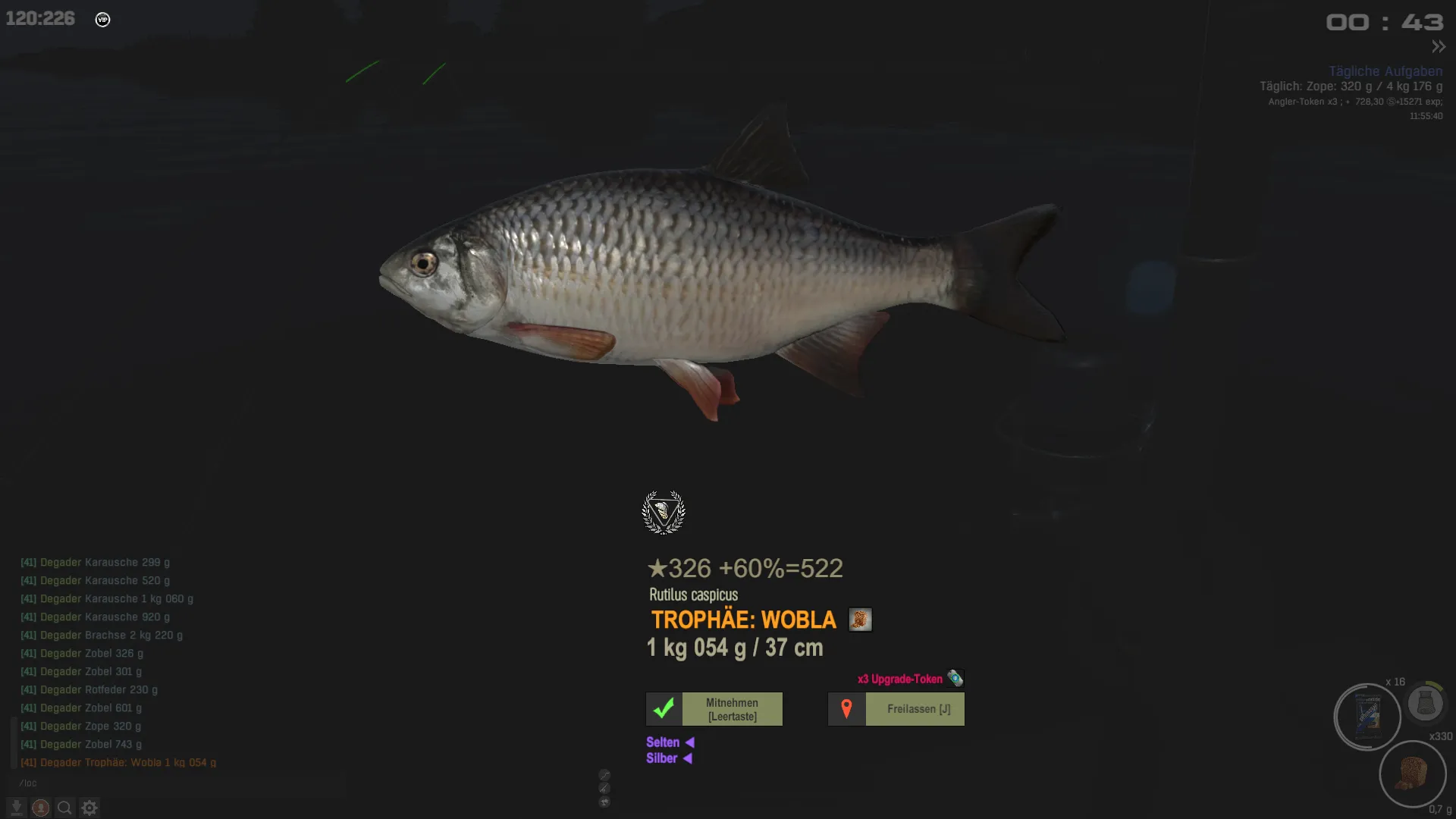Click the Wobla fish info icon

pos(860,620)
